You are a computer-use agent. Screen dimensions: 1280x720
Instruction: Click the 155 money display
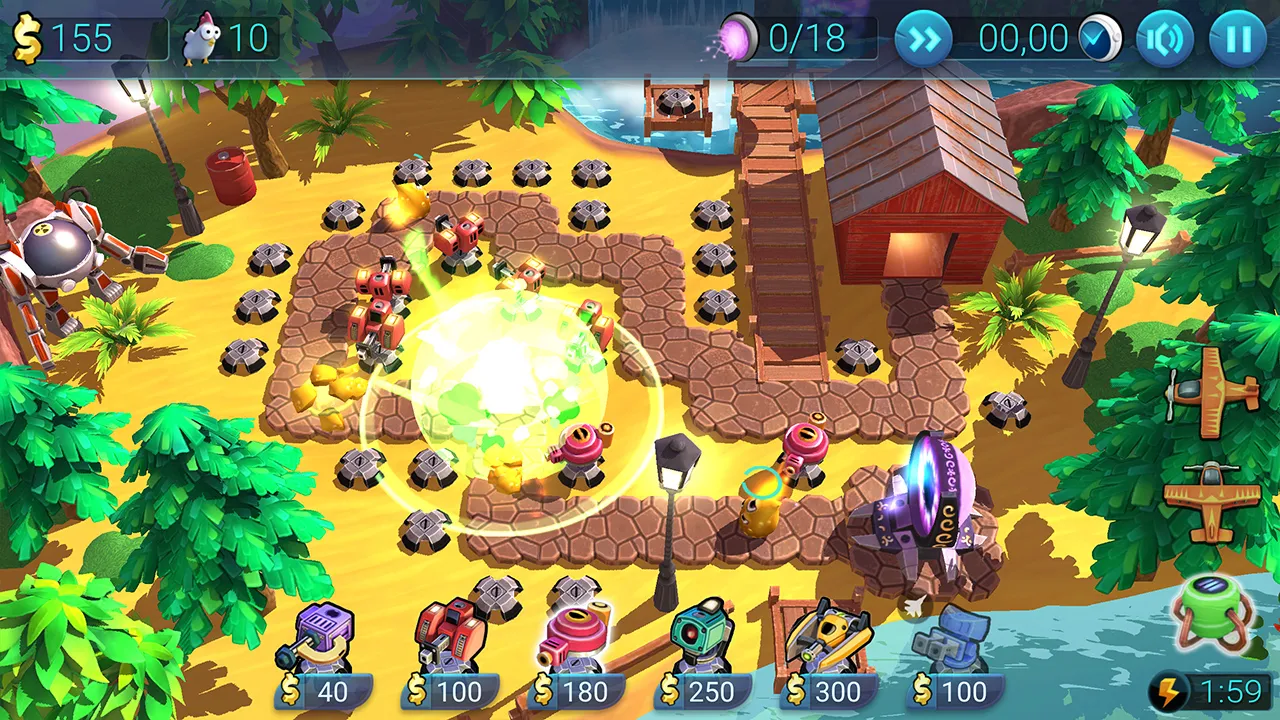click(x=80, y=39)
